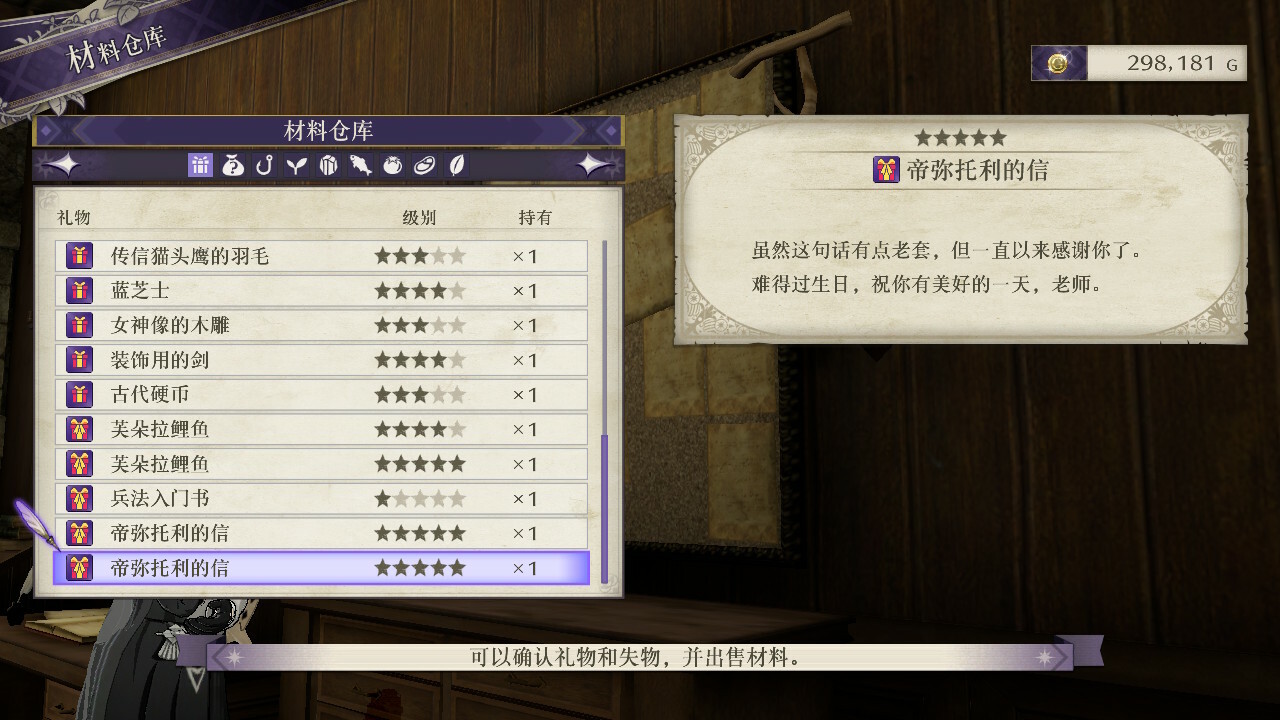Select the five-star 芙朵拉鲤鱼 row
Screen dimensions: 1280x720
click(320, 464)
